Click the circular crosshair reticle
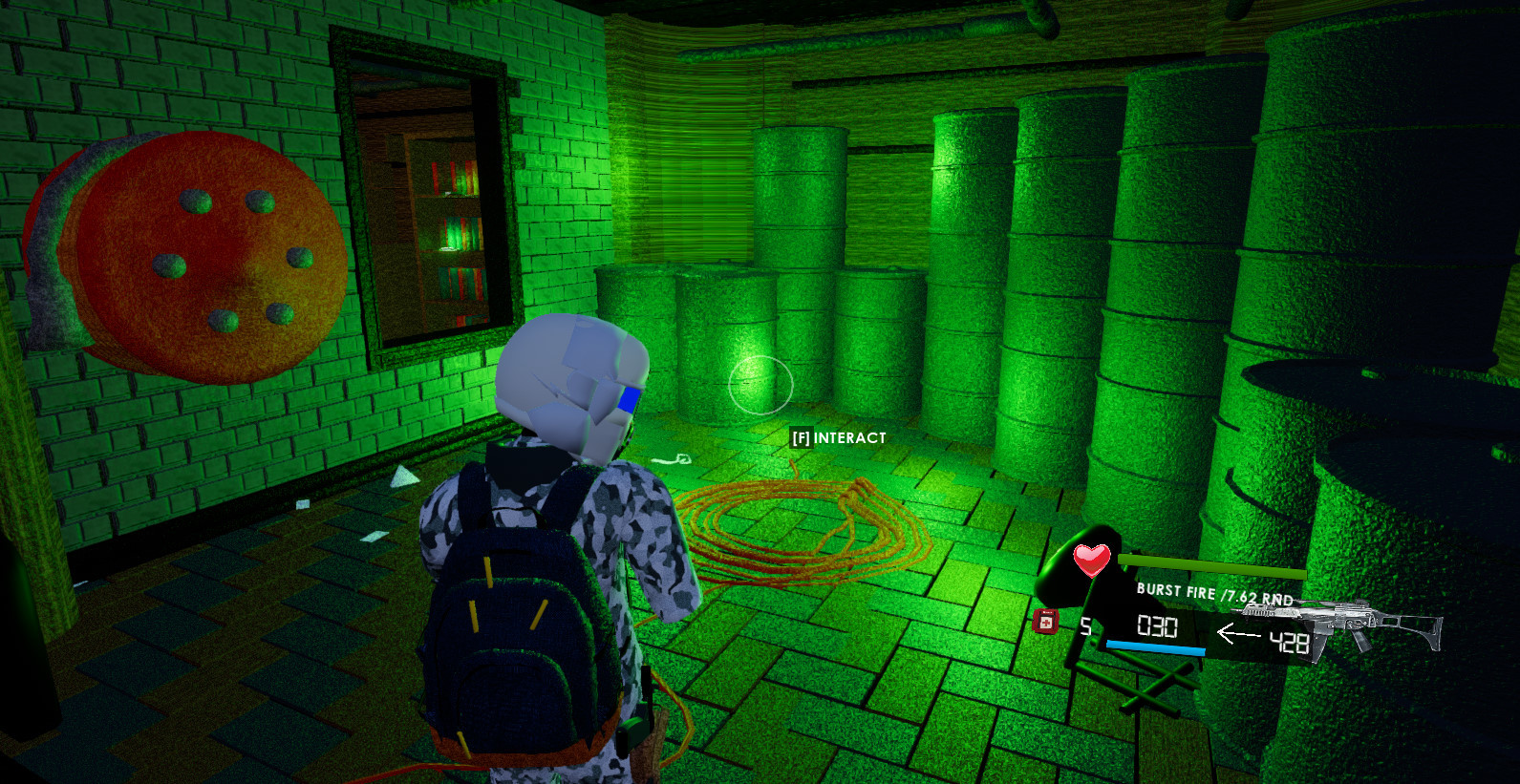This screenshot has height=784, width=1520. (760, 382)
